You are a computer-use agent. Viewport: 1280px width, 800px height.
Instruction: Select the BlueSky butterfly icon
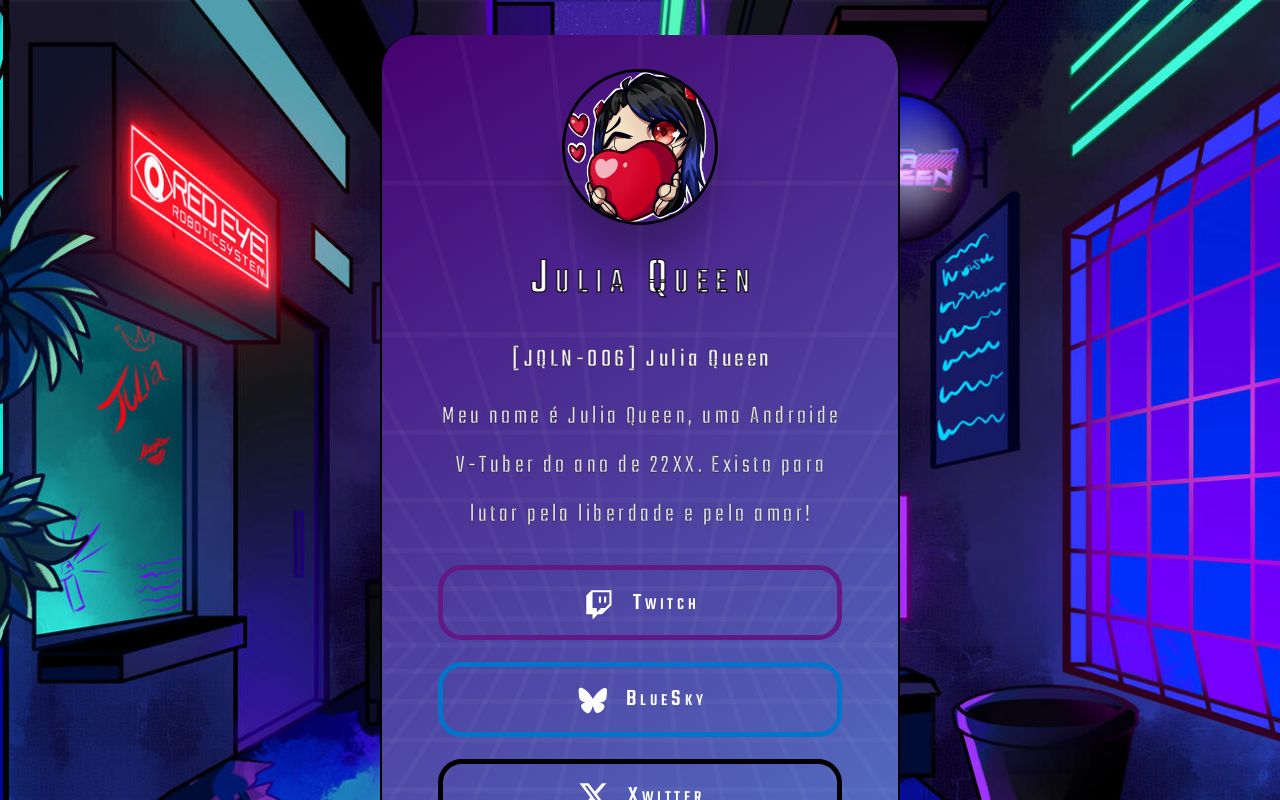click(x=593, y=700)
